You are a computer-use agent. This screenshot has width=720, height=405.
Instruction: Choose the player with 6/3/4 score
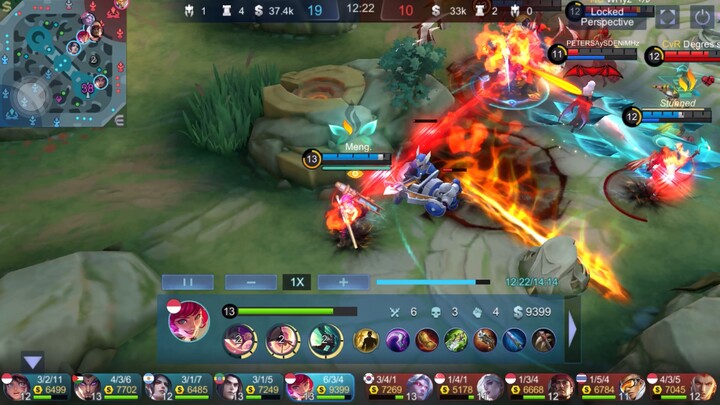(320, 386)
